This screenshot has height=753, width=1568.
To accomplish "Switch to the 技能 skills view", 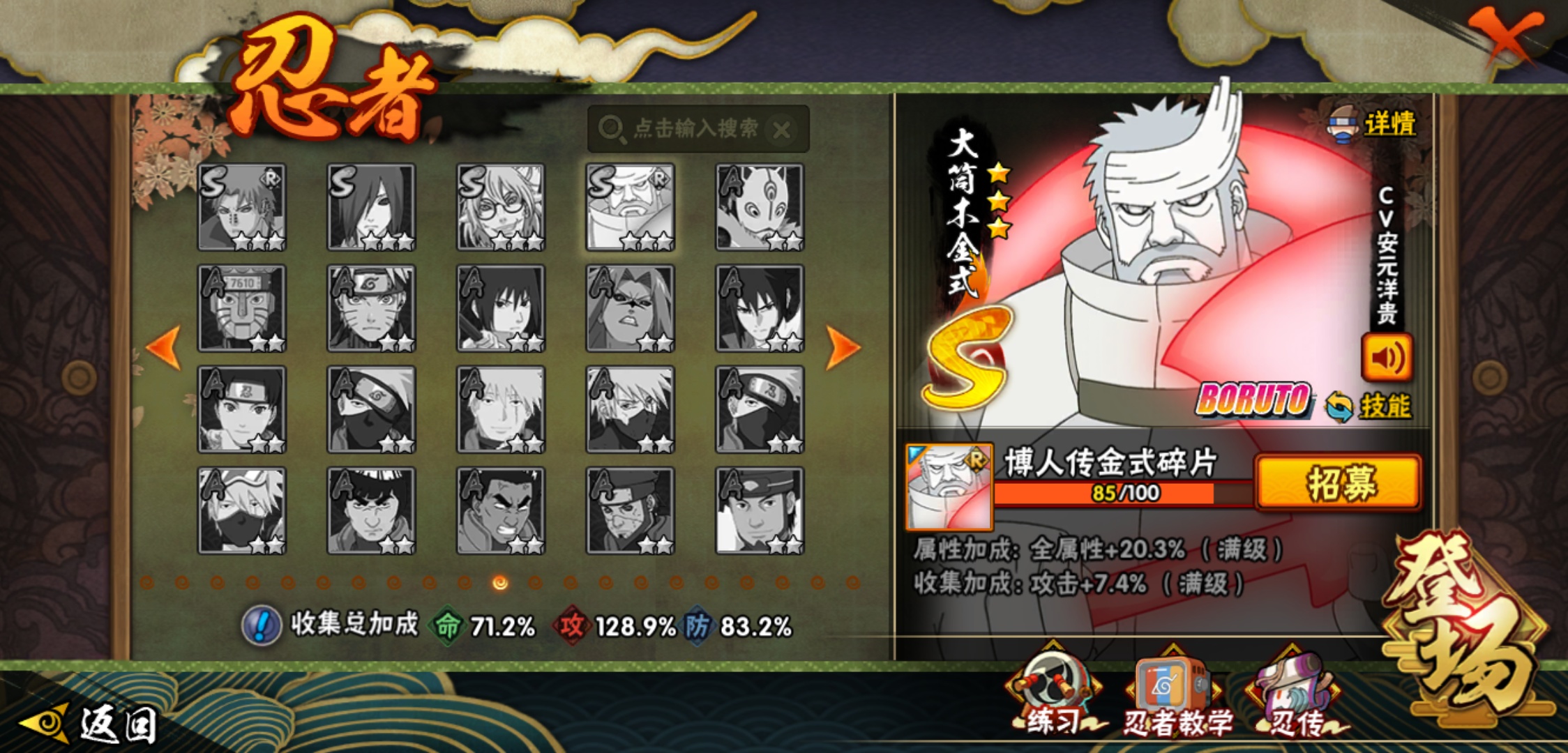I will tap(1369, 406).
